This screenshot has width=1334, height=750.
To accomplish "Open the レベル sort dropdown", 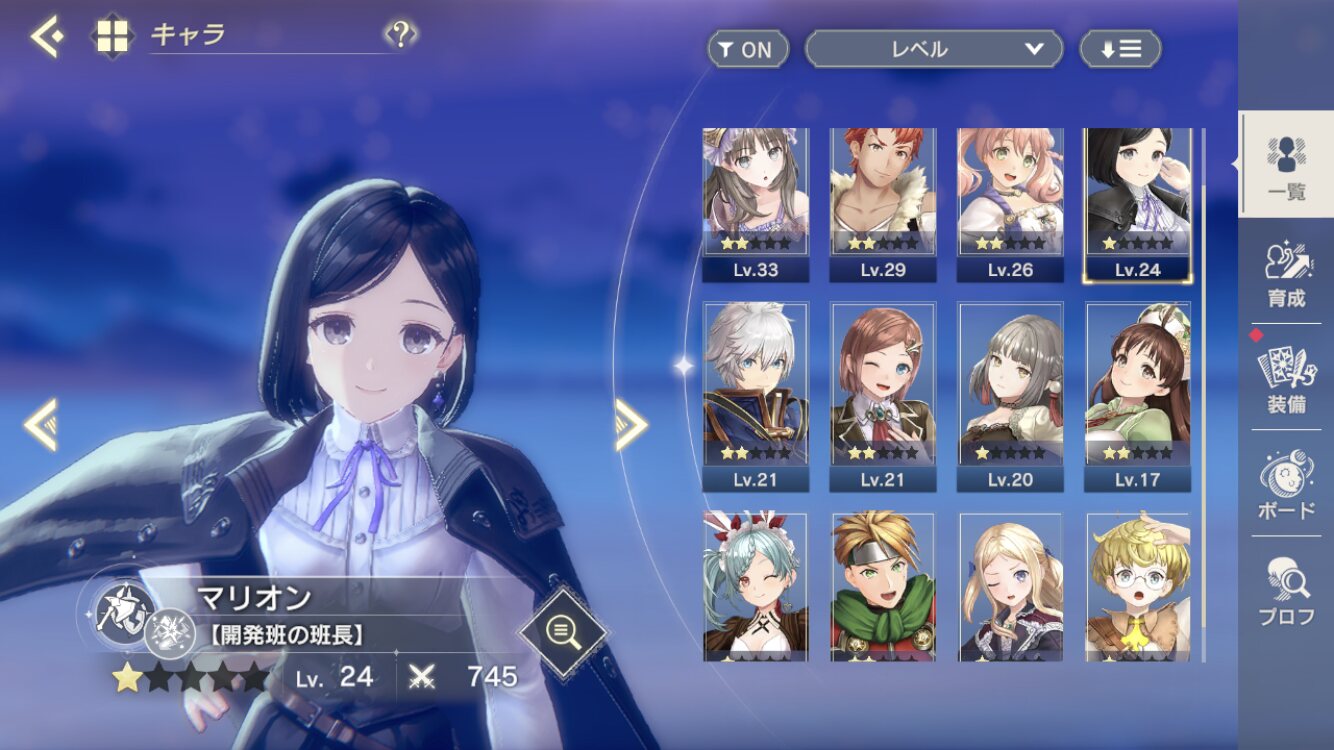I will click(x=933, y=49).
